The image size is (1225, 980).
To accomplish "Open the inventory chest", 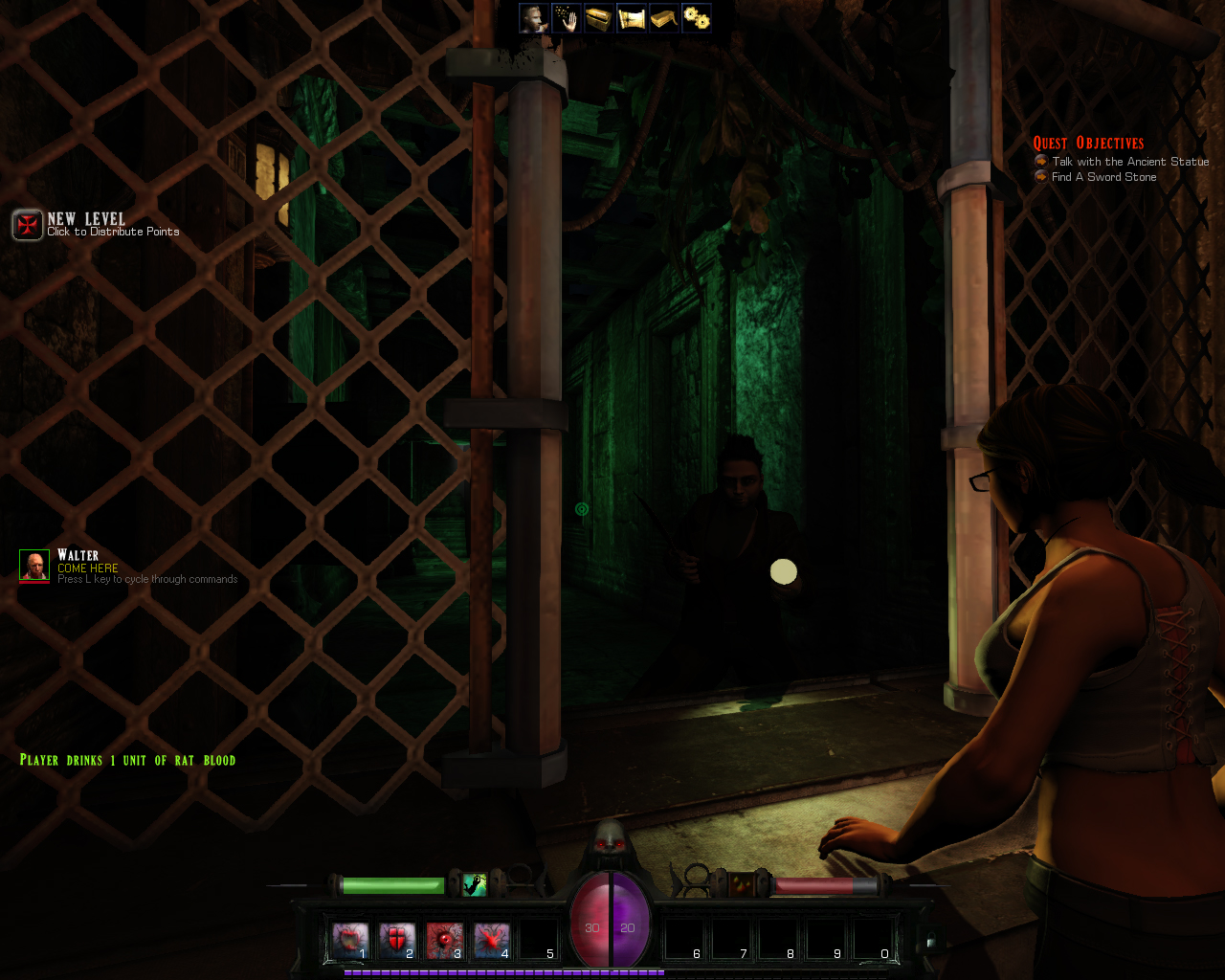I will 598,17.
